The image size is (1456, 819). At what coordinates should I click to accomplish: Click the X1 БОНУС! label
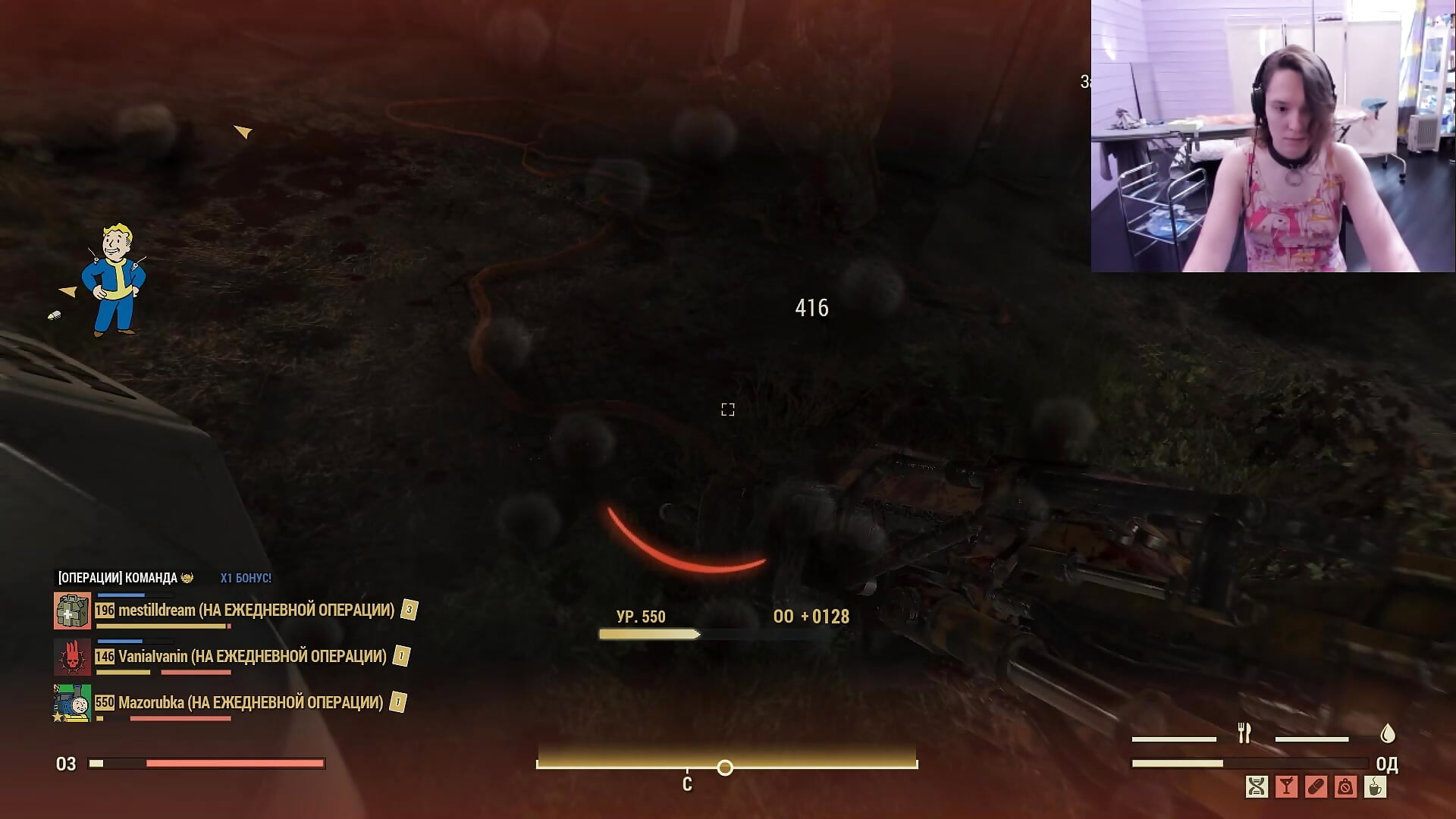[246, 578]
